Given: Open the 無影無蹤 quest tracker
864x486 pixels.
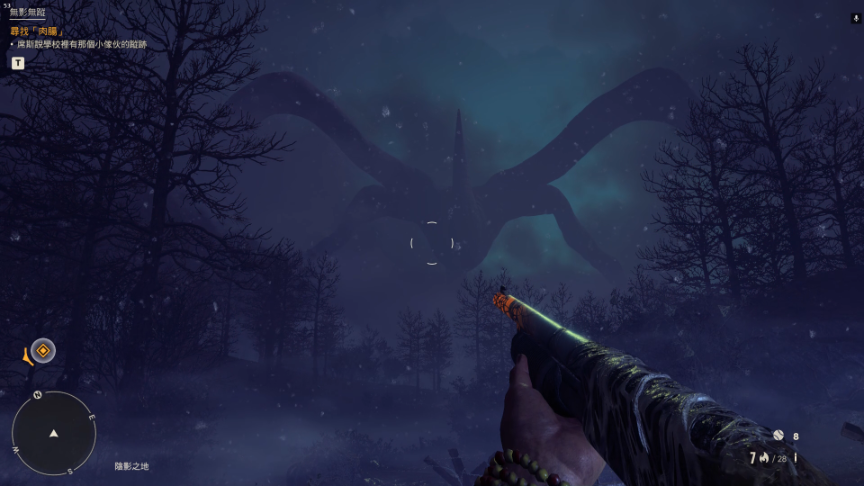Looking at the screenshot, I should [27, 13].
